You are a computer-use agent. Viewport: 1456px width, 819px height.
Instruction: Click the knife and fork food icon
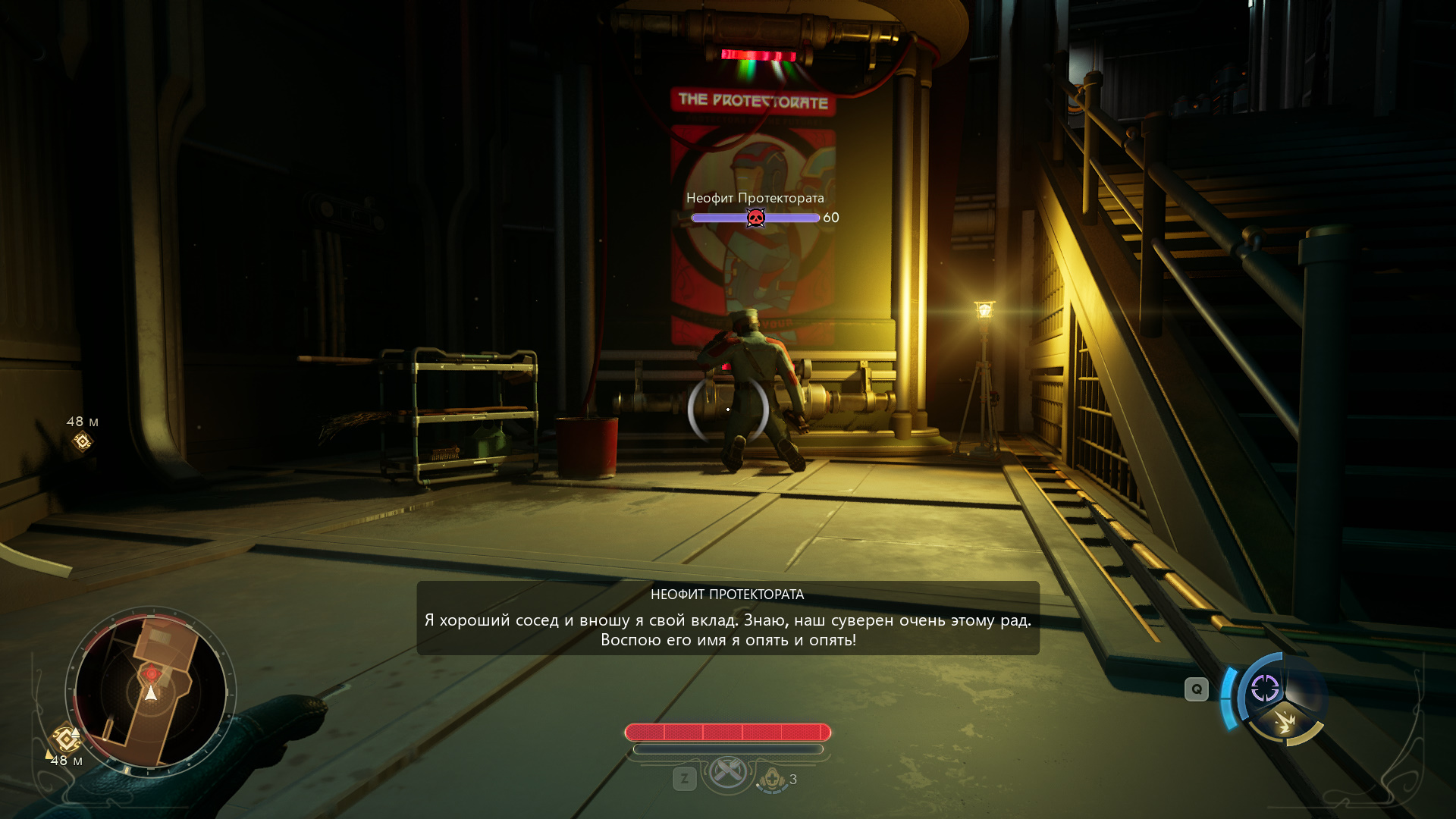[727, 773]
